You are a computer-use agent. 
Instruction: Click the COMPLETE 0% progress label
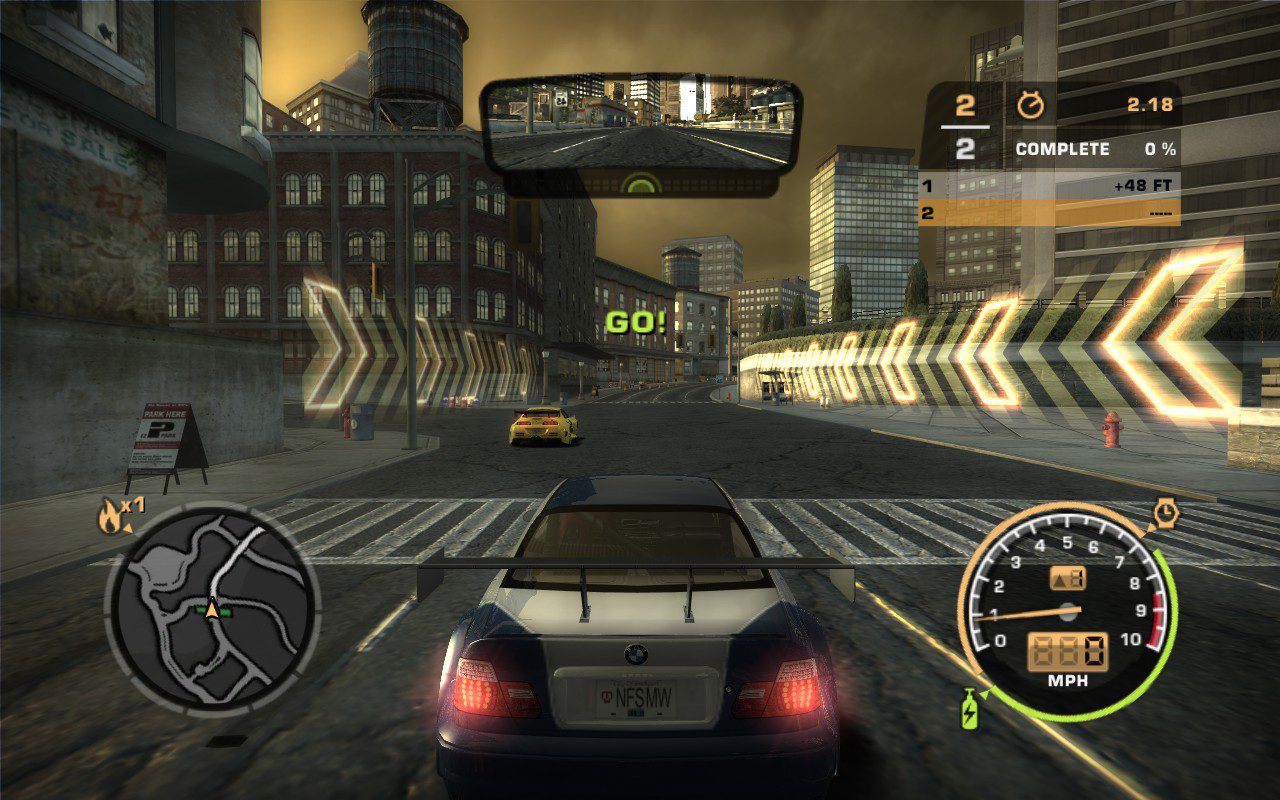click(1063, 148)
